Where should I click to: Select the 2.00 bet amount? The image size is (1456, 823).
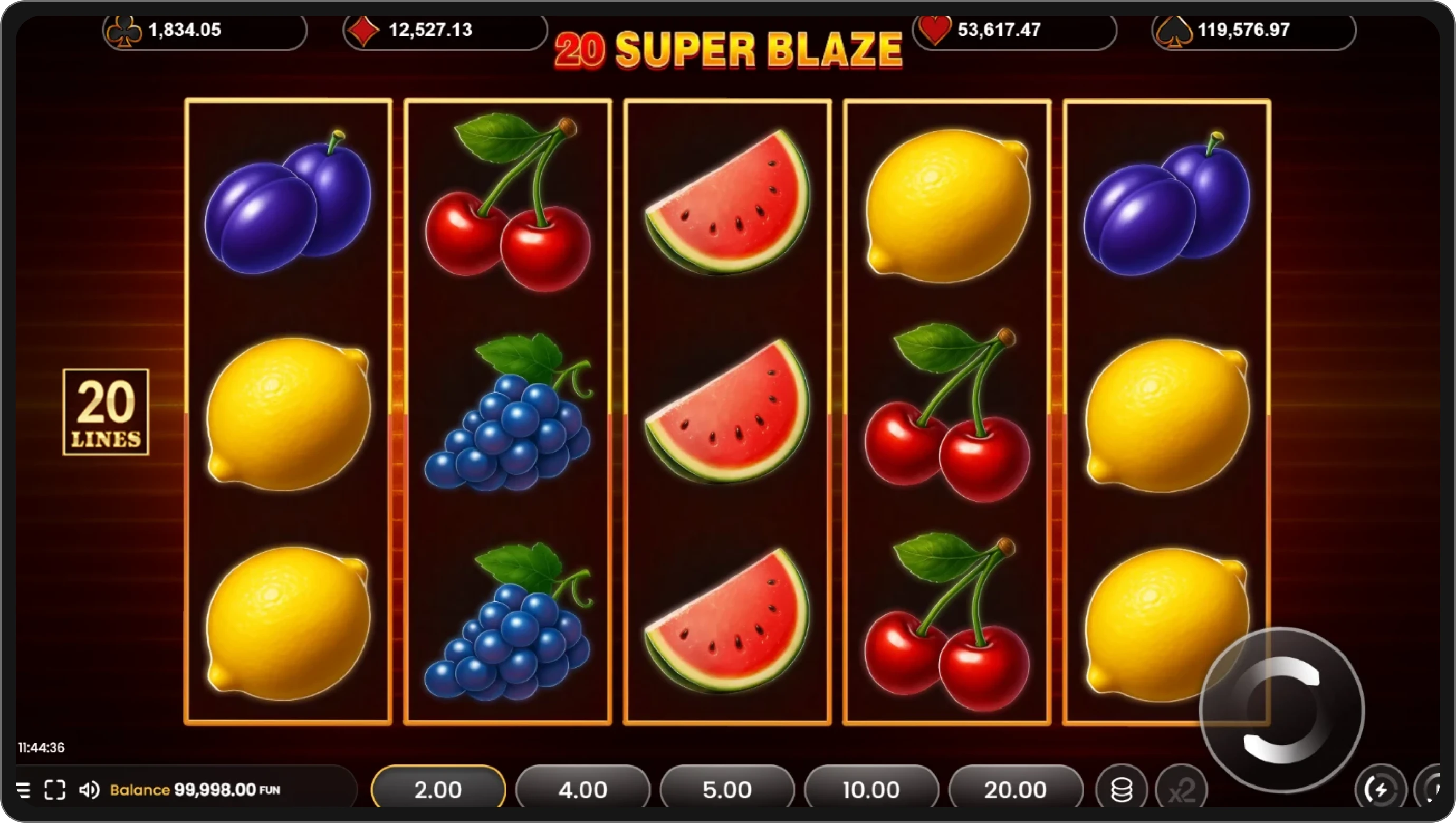[x=438, y=789]
